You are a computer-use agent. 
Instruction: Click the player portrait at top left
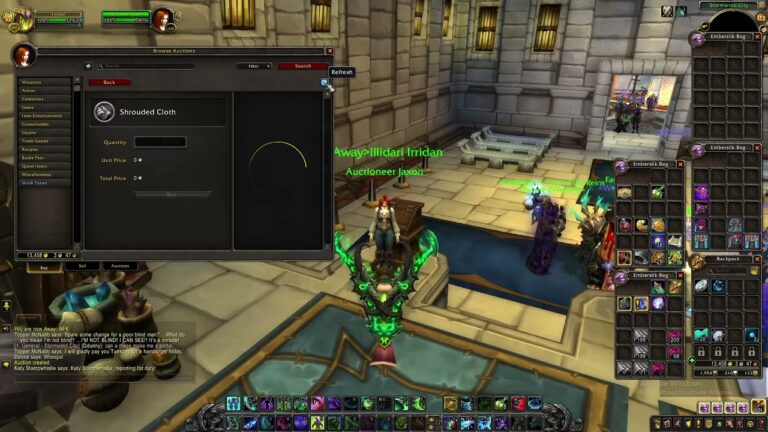[20, 18]
